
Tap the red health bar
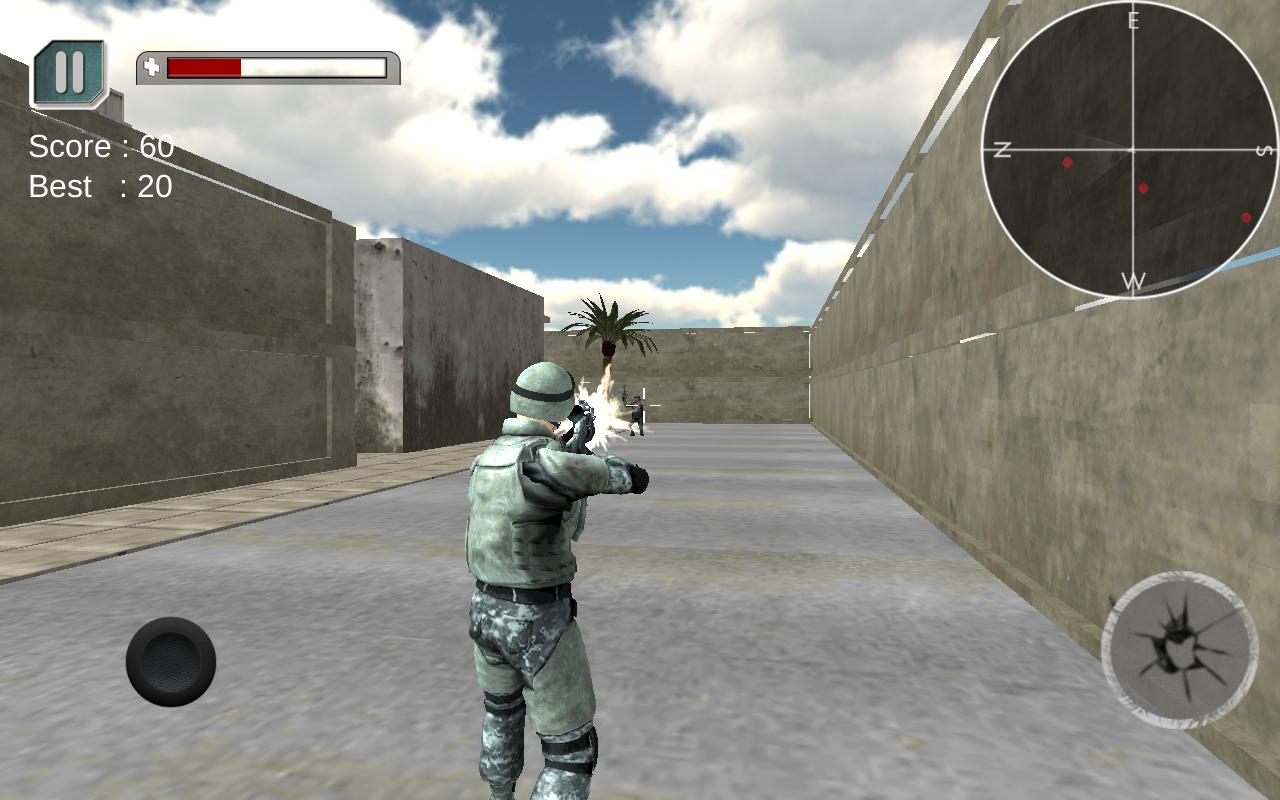pyautogui.click(x=205, y=68)
